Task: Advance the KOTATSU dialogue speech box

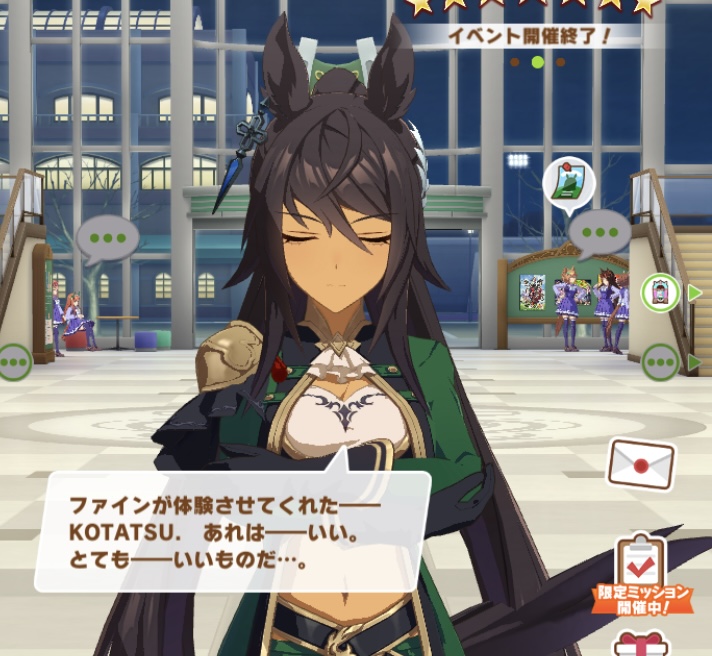Action: tap(232, 530)
